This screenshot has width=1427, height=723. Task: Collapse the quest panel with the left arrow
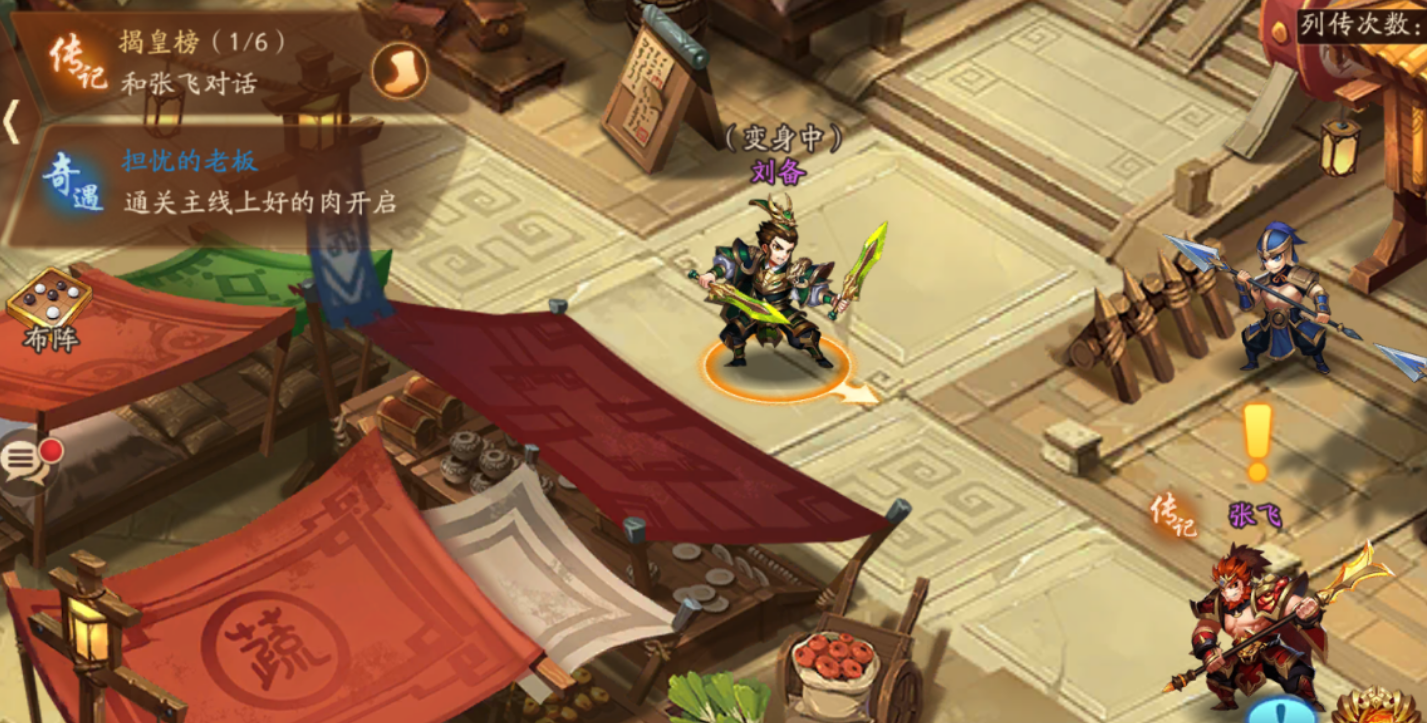(x=11, y=122)
